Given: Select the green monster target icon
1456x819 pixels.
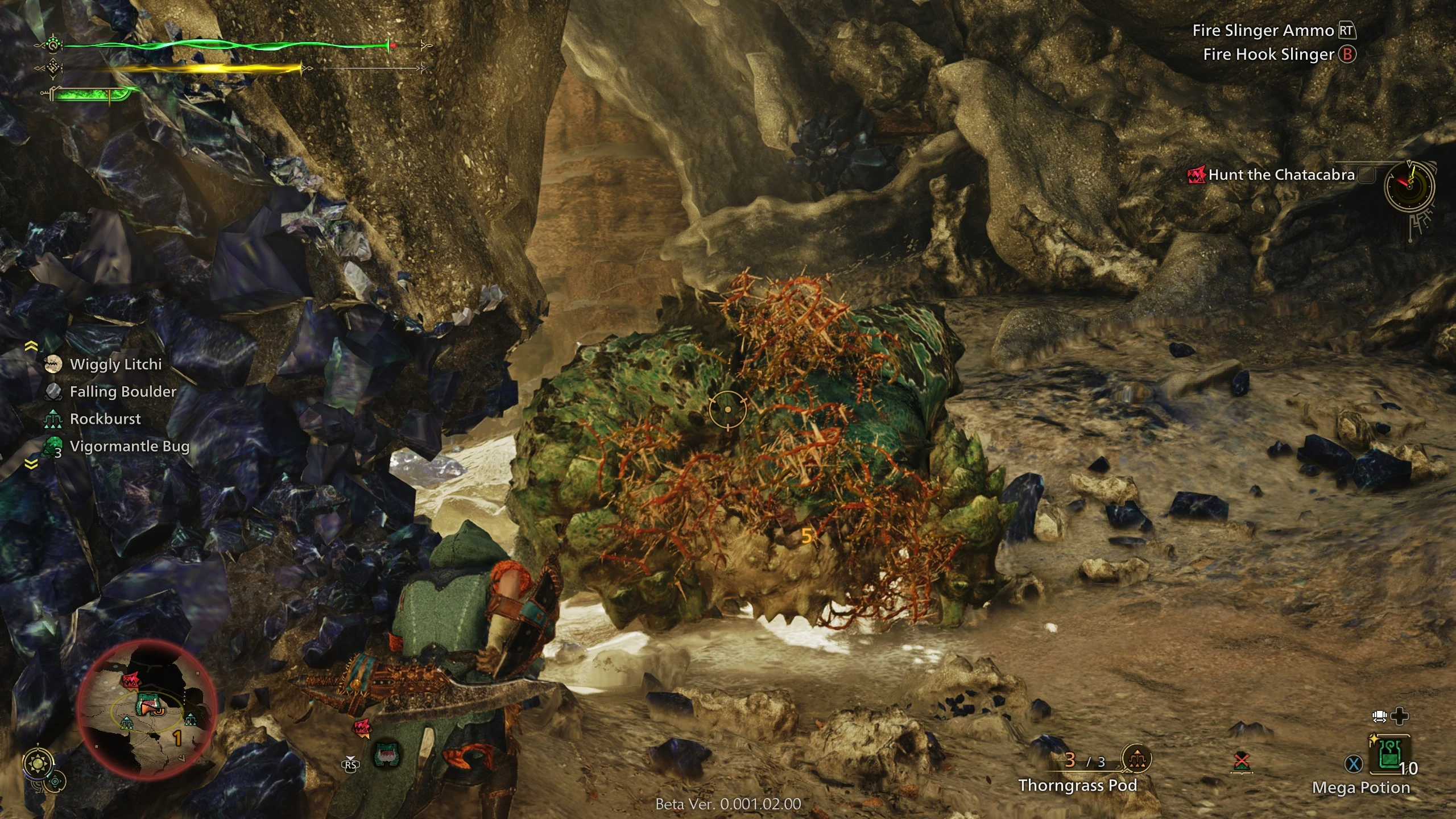Looking at the screenshot, I should 387,755.
